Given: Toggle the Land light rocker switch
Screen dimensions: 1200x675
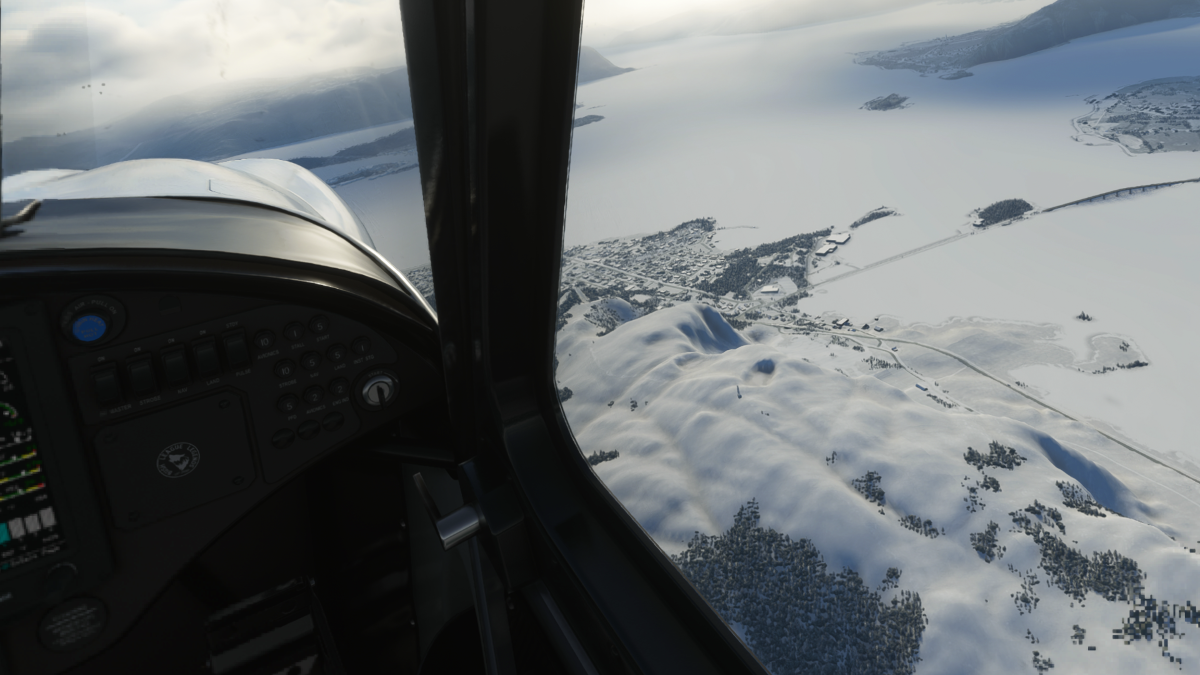Looking at the screenshot, I should pos(205,358).
